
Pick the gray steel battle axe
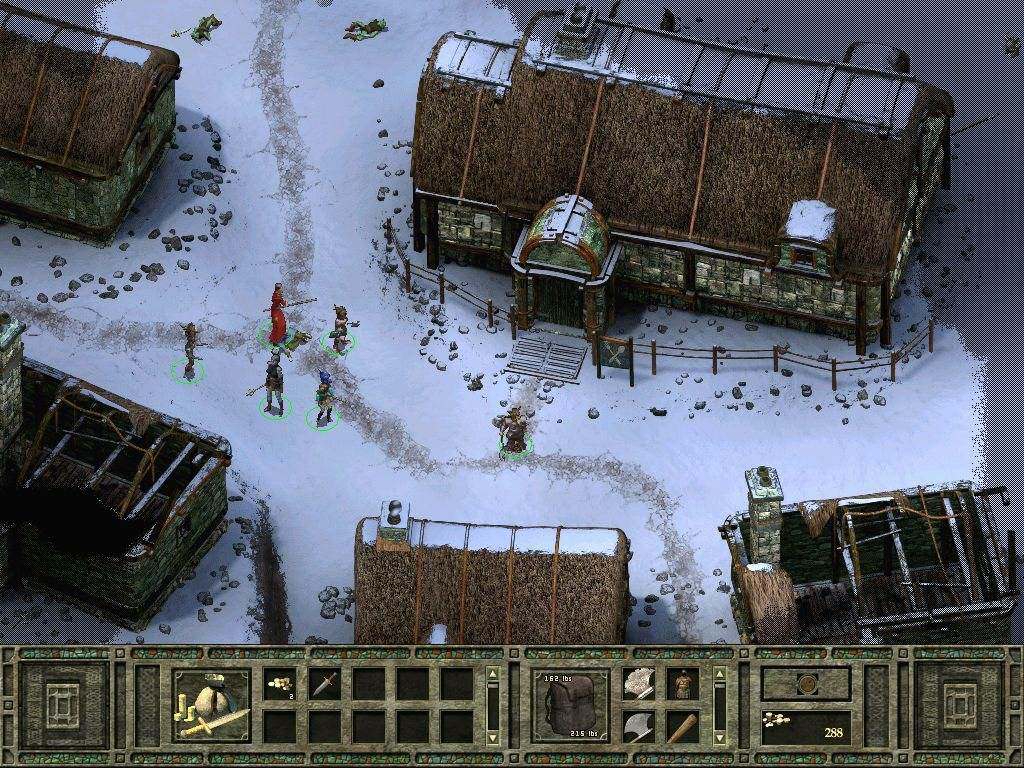639,727
